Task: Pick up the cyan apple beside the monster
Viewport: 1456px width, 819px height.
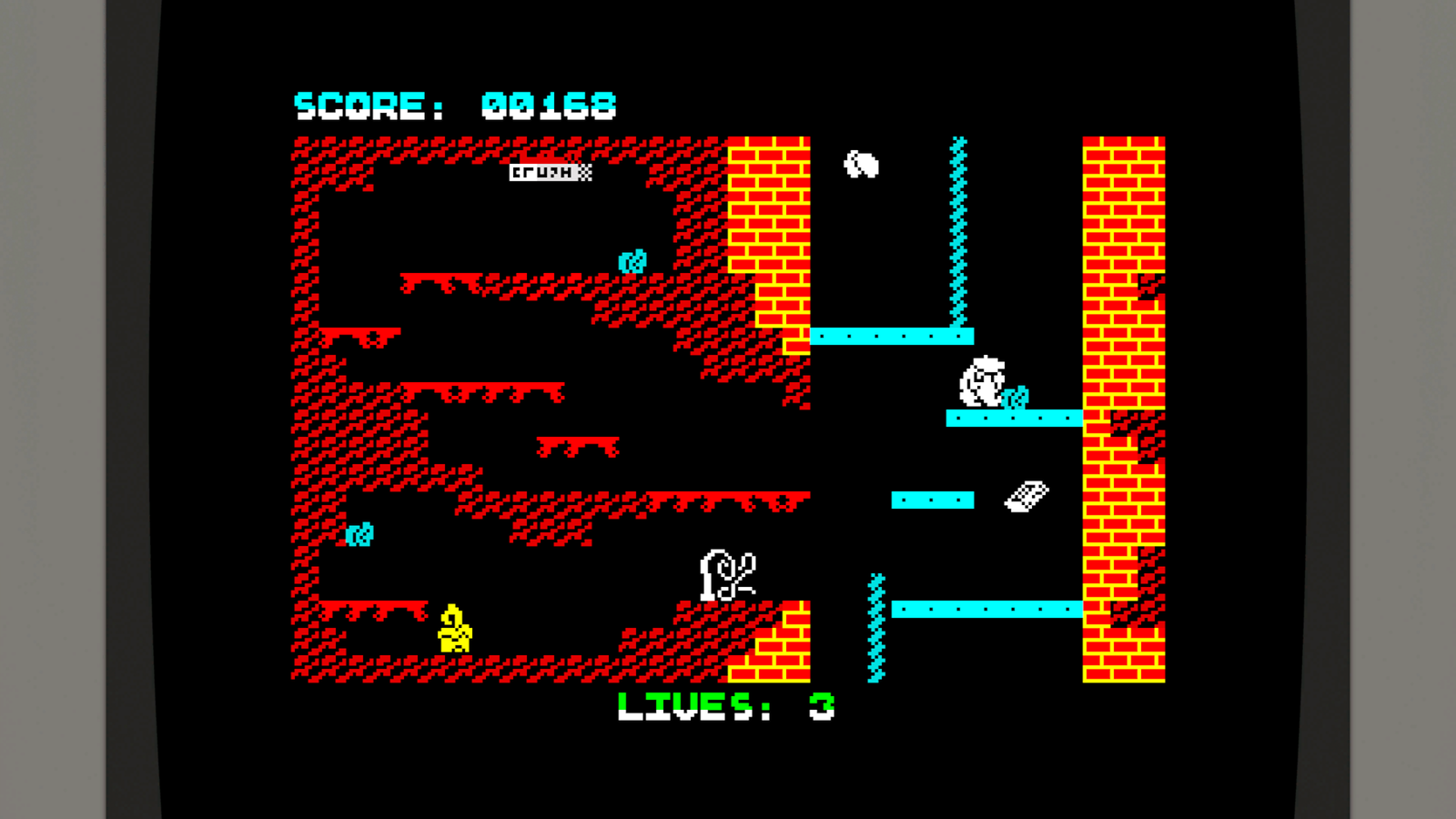Action: click(1016, 397)
